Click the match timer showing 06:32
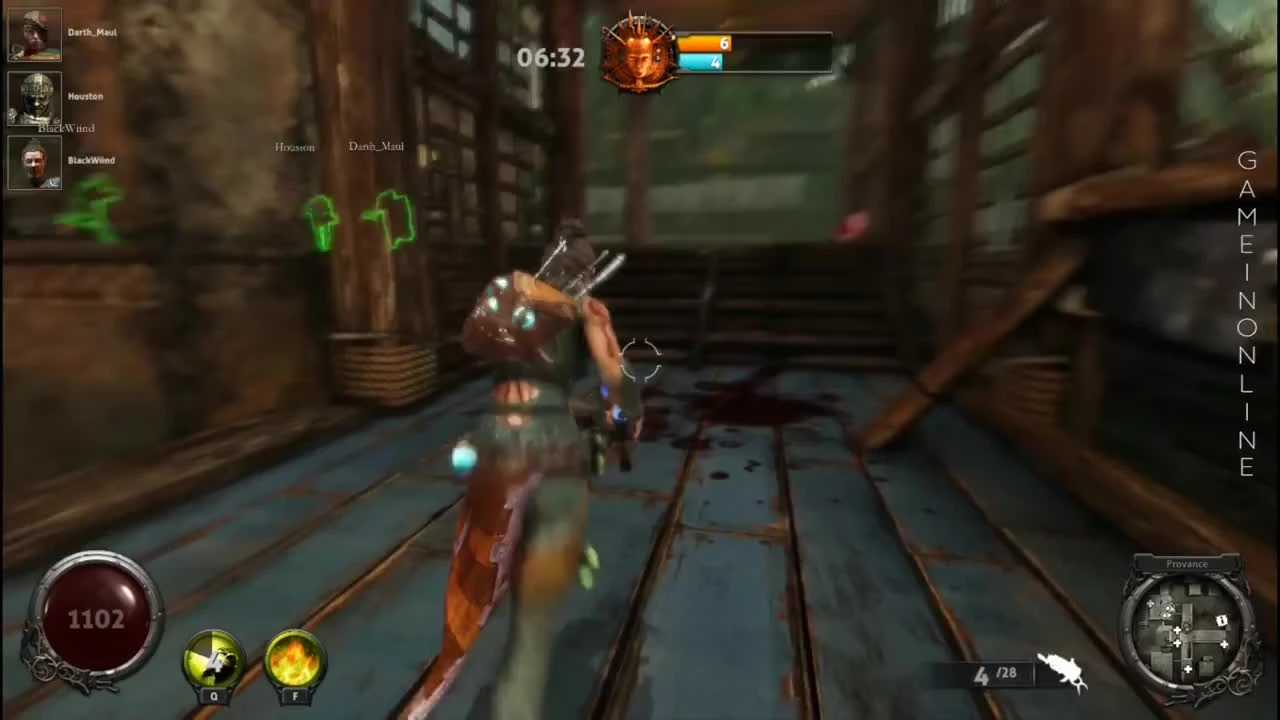Viewport: 1280px width, 720px height. (551, 57)
